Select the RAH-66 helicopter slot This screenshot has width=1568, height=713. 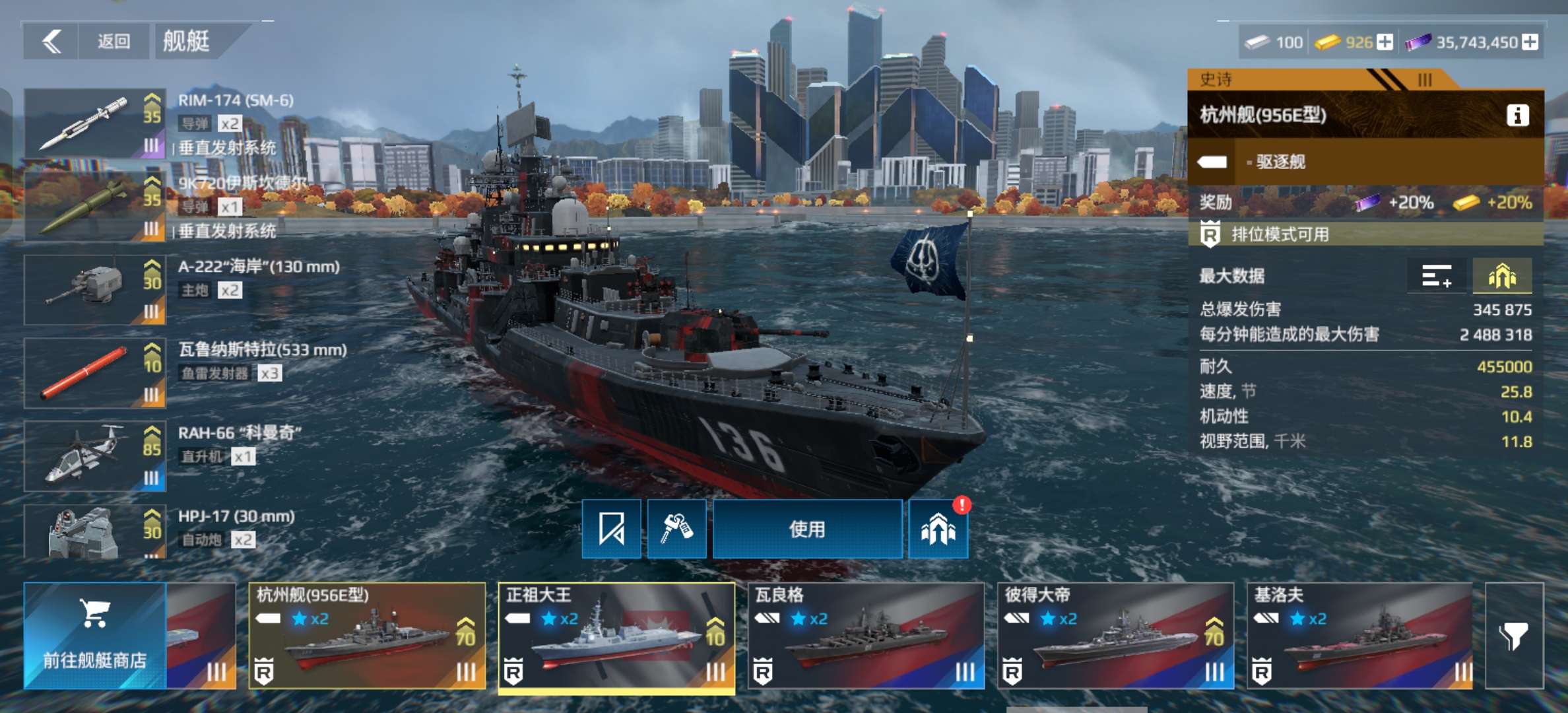[95, 456]
